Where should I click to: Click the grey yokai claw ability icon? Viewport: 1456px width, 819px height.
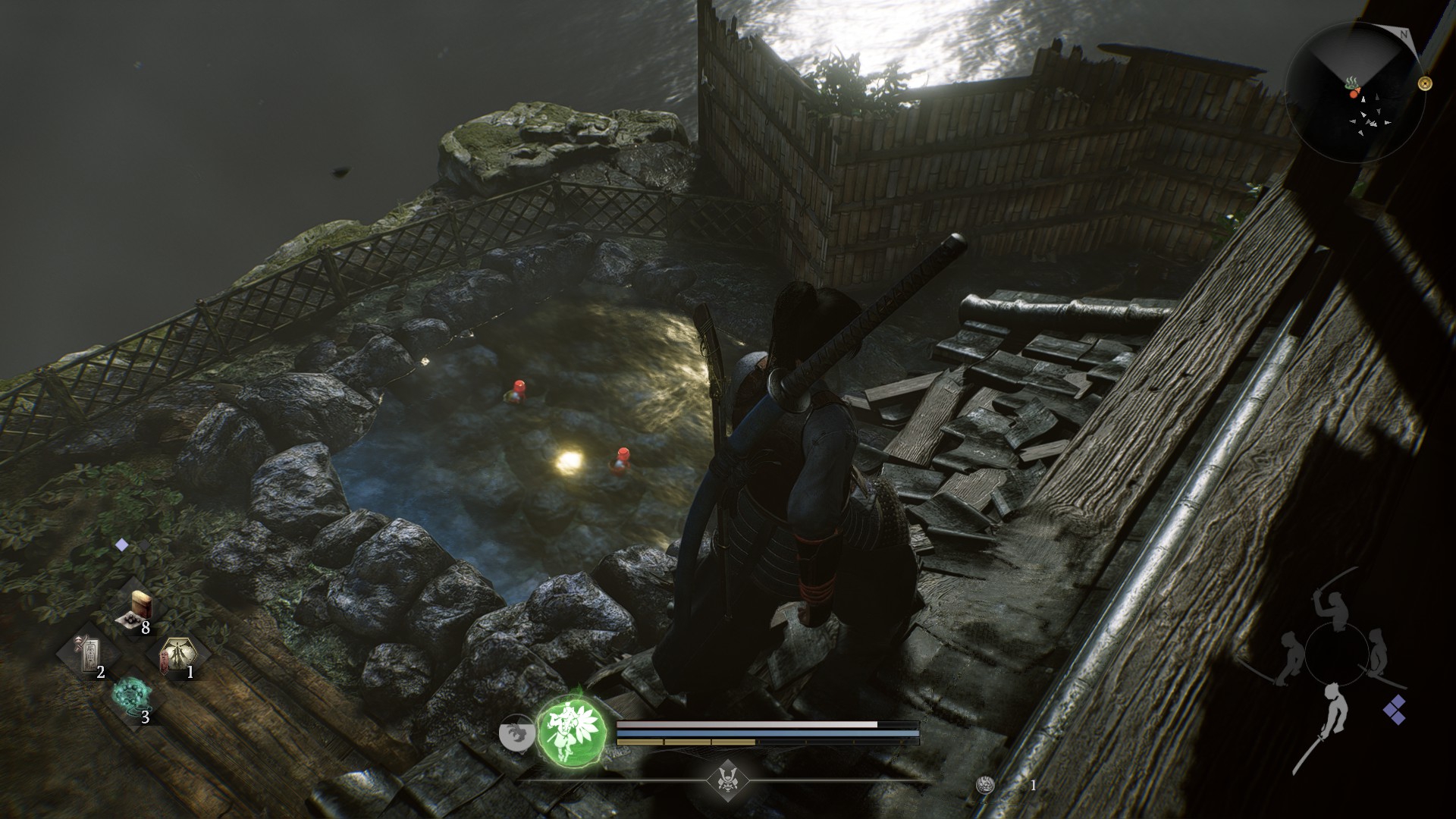pyautogui.click(x=517, y=734)
